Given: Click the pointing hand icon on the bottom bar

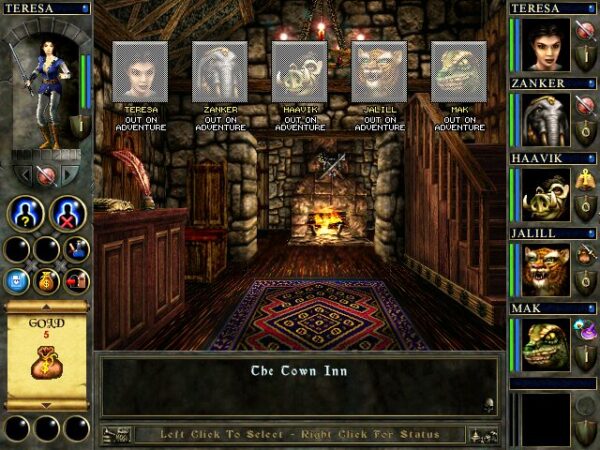Looking at the screenshot, I should (x=117, y=435).
